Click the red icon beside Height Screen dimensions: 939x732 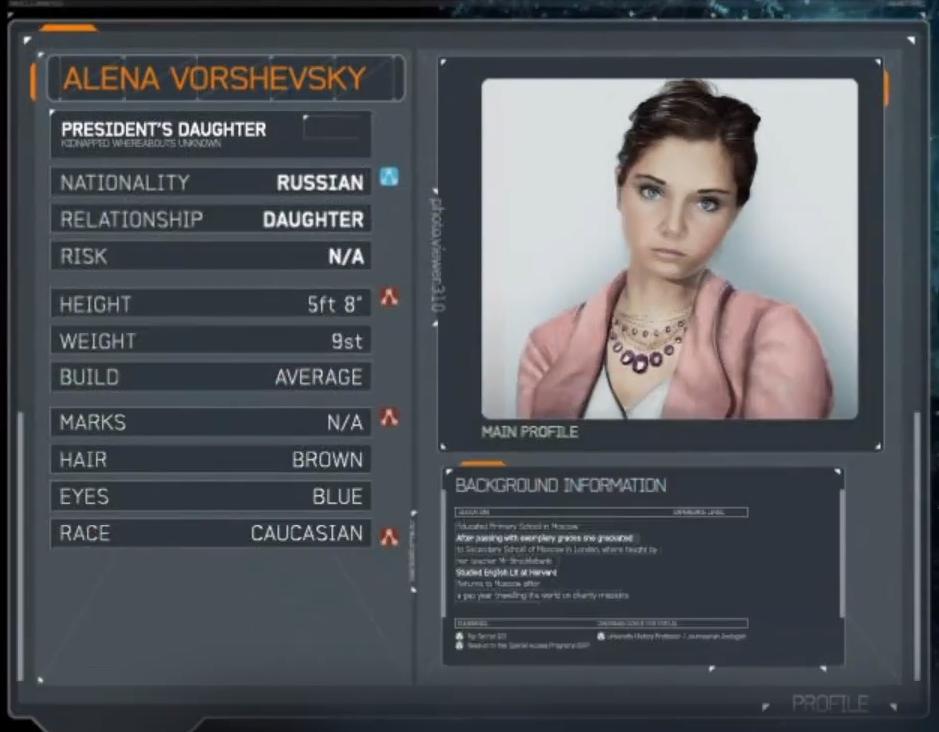[389, 298]
